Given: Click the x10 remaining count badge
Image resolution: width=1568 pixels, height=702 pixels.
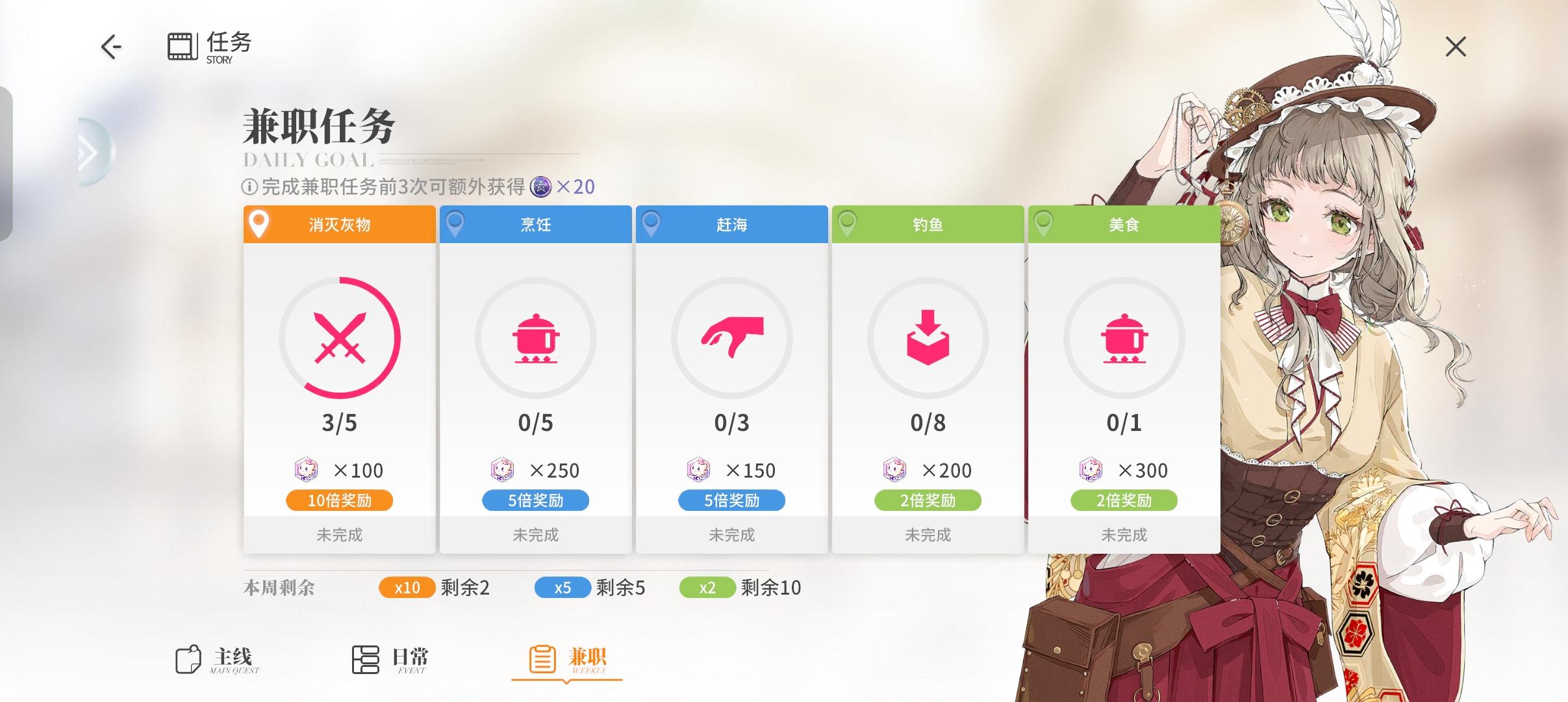Looking at the screenshot, I should point(407,587).
